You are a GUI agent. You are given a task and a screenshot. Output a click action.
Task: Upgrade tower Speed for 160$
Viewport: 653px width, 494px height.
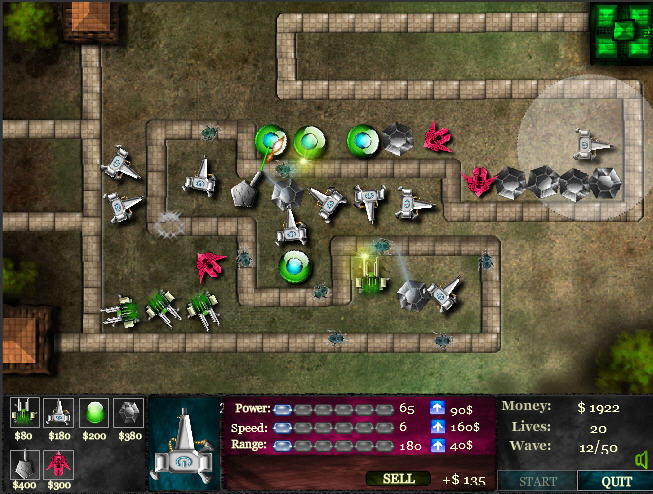438,426
